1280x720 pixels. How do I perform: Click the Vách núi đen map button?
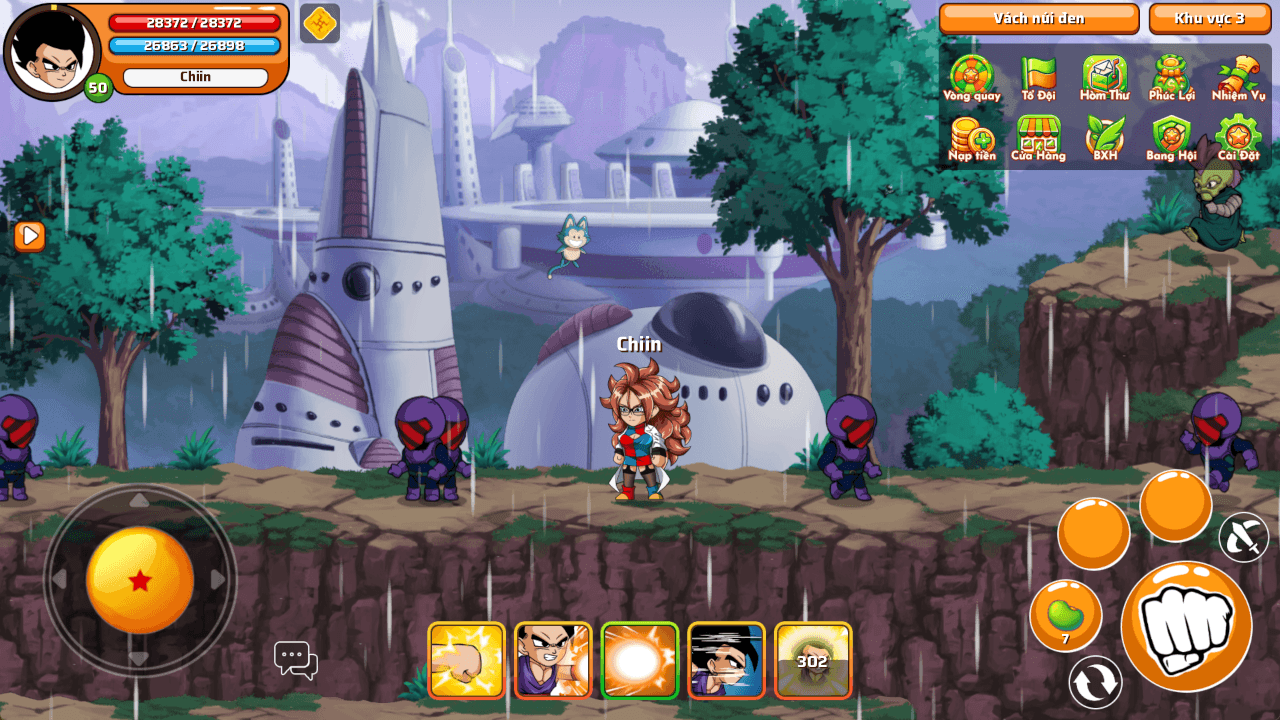click(x=1039, y=18)
